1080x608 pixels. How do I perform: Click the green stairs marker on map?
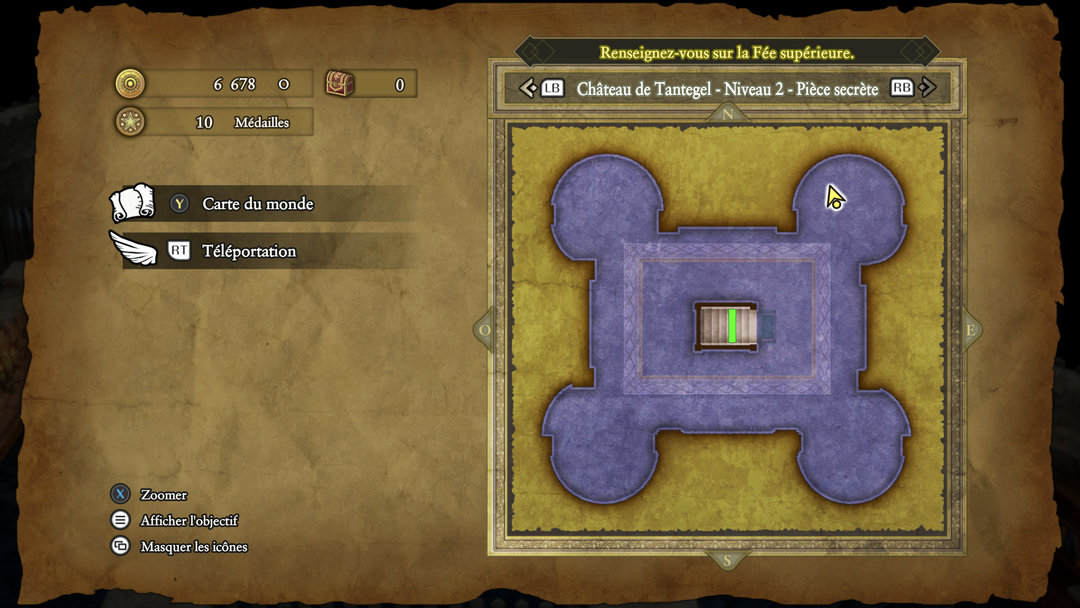coord(732,326)
